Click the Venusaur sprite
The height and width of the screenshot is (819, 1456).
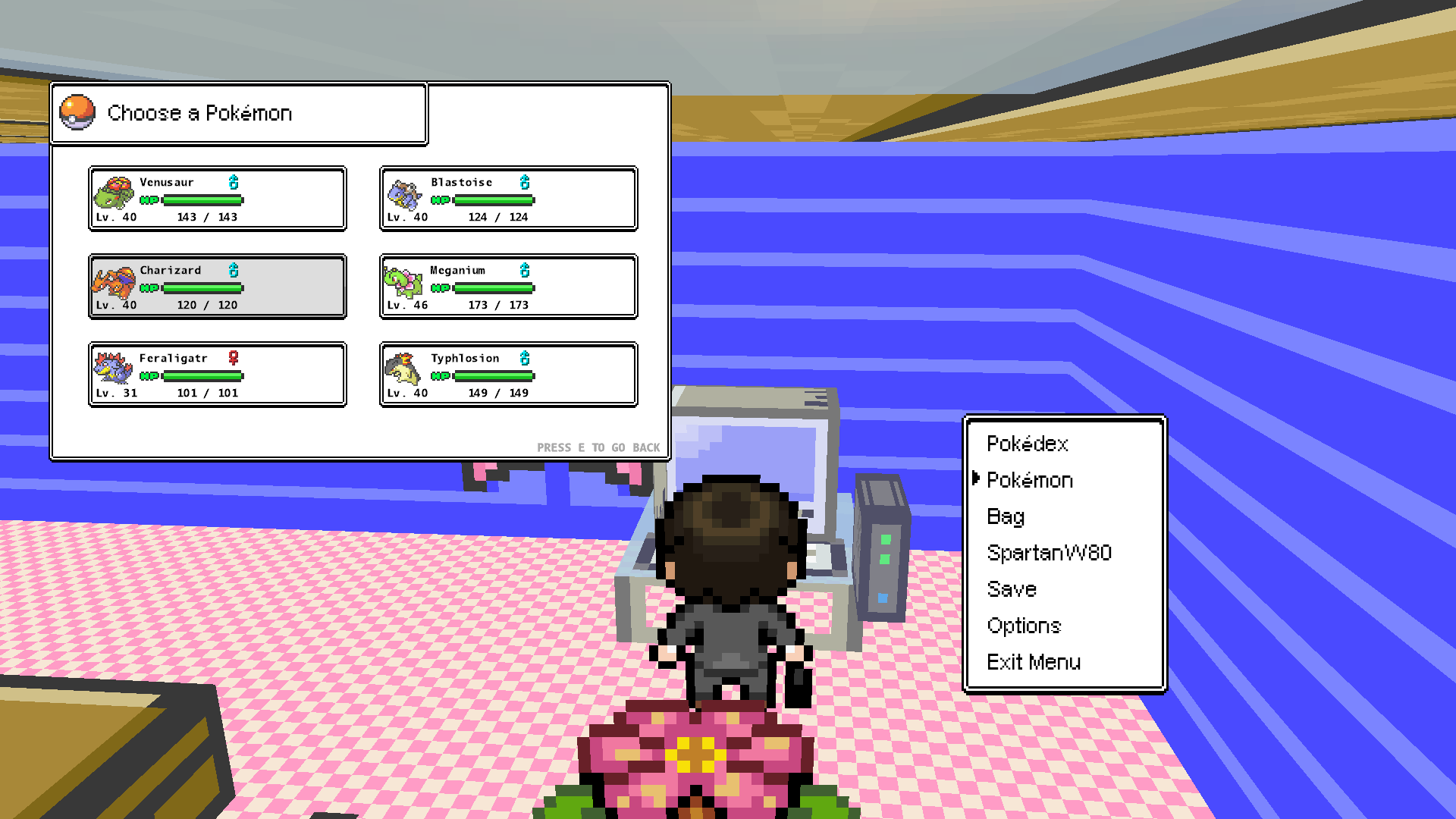tap(111, 192)
